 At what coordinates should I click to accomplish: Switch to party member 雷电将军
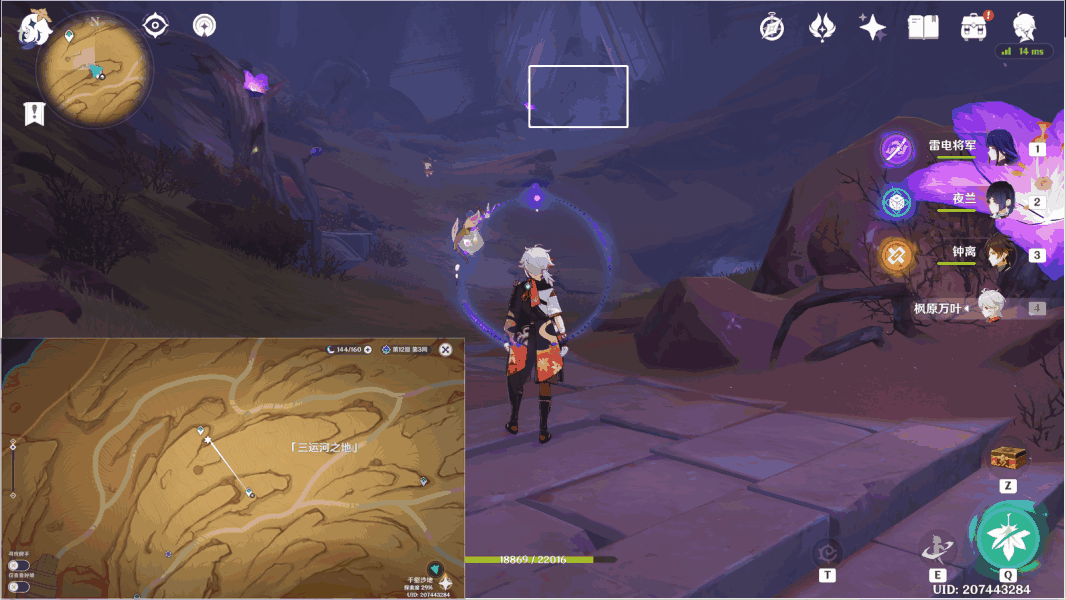coord(1001,148)
